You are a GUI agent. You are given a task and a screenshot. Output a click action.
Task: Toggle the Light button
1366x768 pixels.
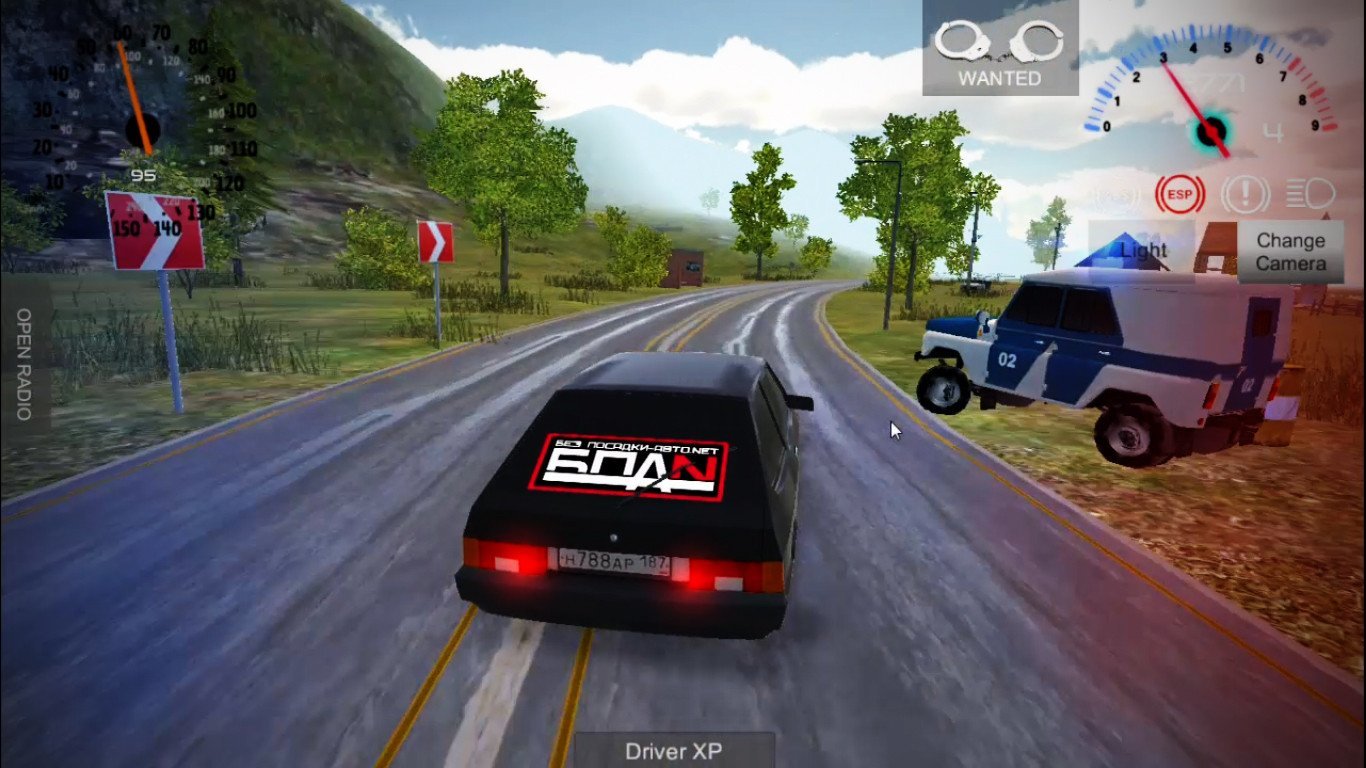[1142, 249]
